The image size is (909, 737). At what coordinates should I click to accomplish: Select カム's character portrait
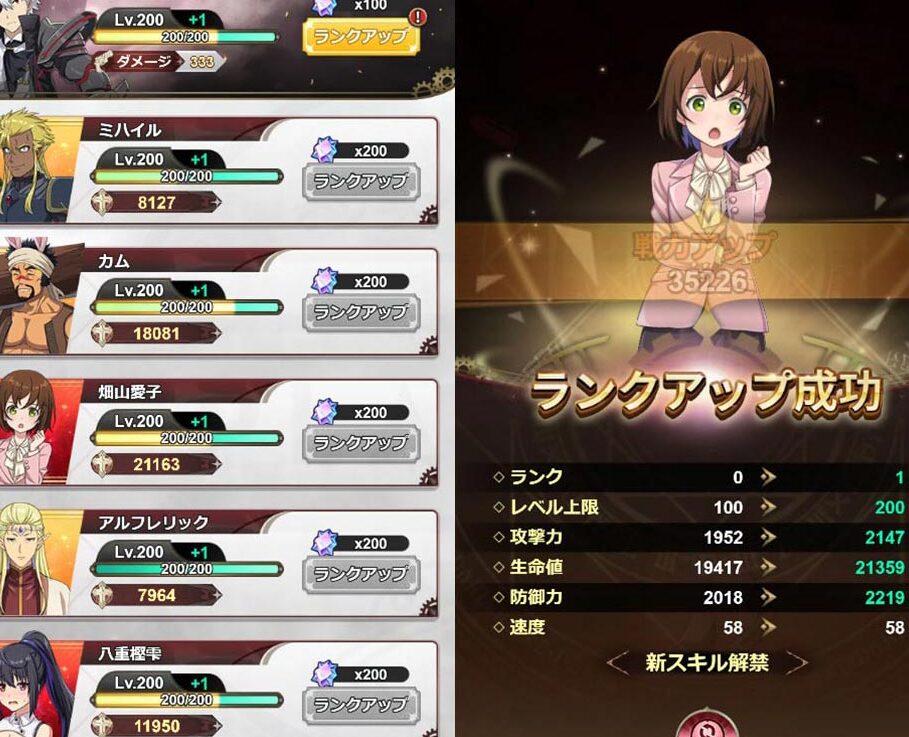point(38,299)
